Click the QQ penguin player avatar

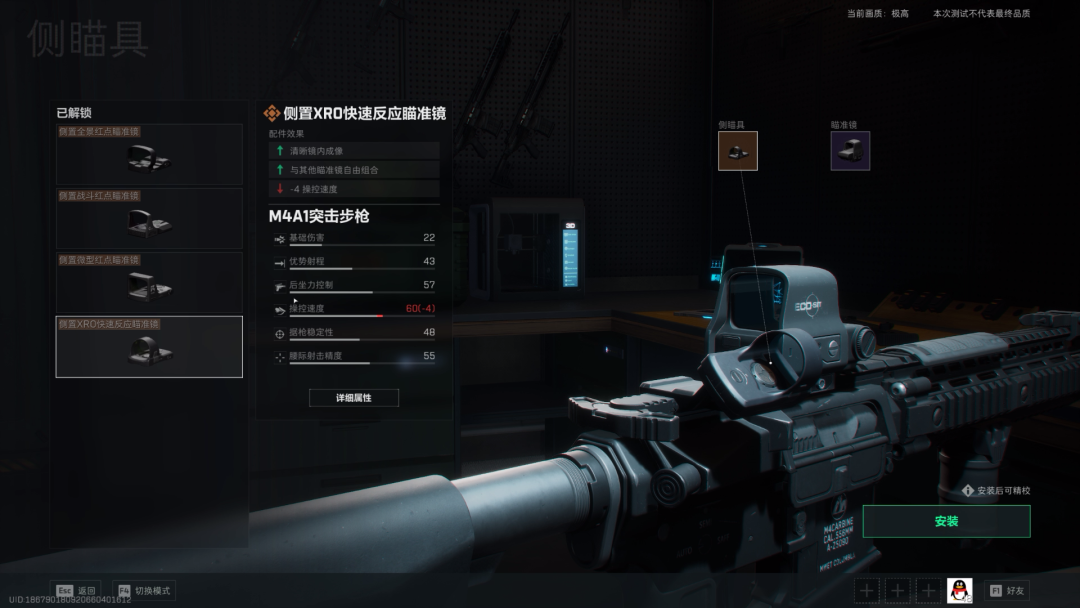tap(960, 591)
